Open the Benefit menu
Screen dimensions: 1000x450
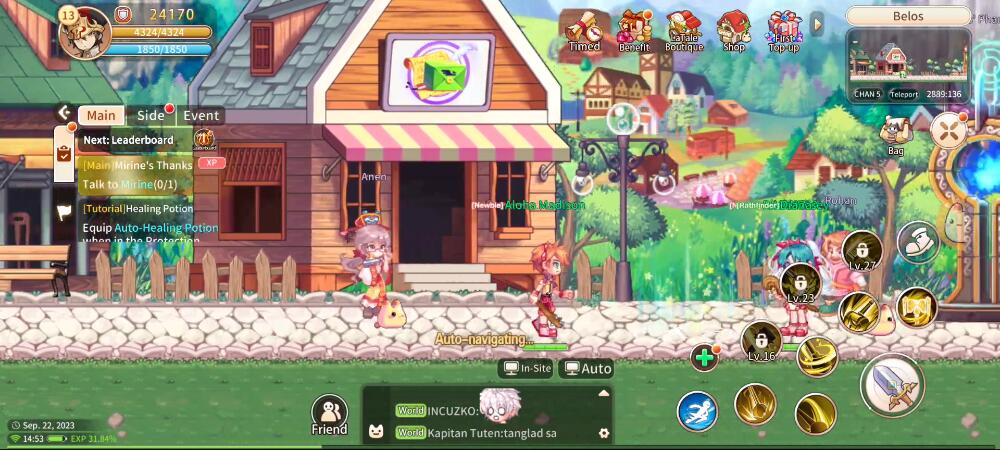tap(634, 31)
